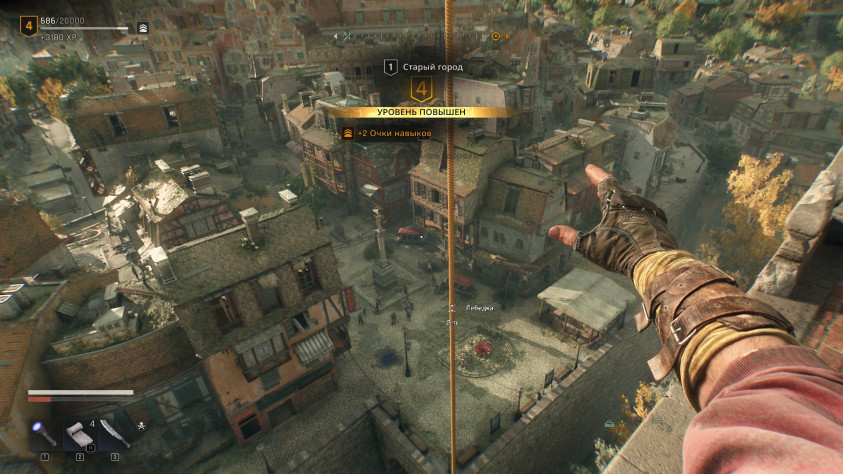843x474 pixels.
Task: Select the "Лебедка" waypoint marker
Action: 453,307
